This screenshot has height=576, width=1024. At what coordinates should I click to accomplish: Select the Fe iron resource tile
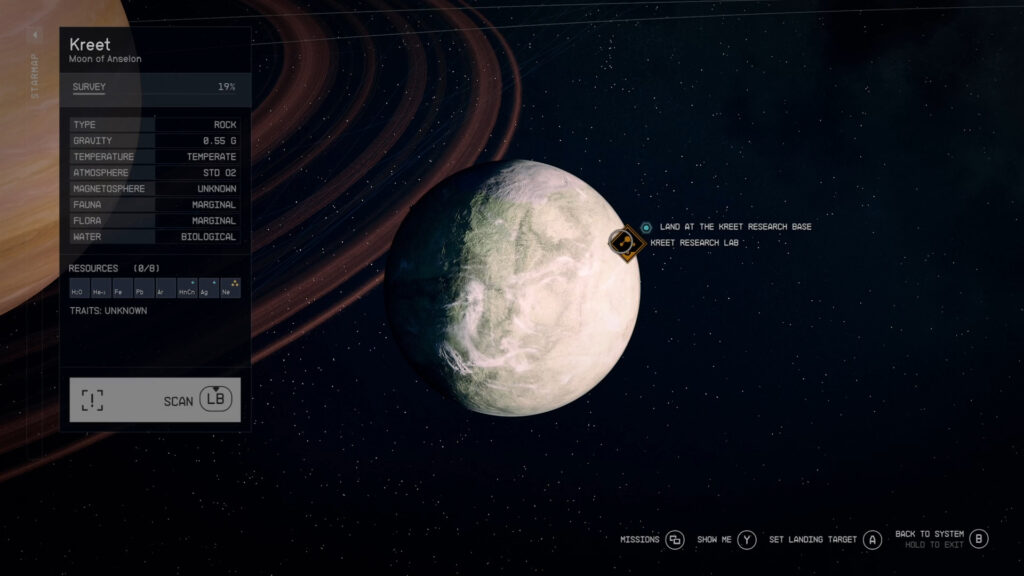(121, 291)
